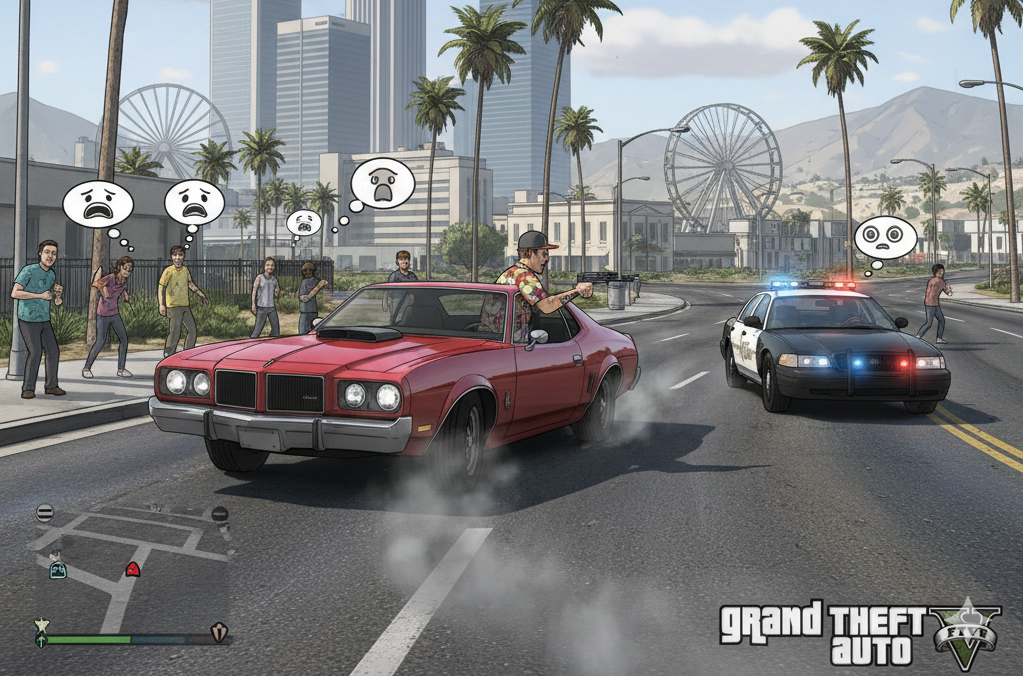The image size is (1023, 676).
Task: Click the dark striped circle minimap icon
Action: tap(220, 514)
